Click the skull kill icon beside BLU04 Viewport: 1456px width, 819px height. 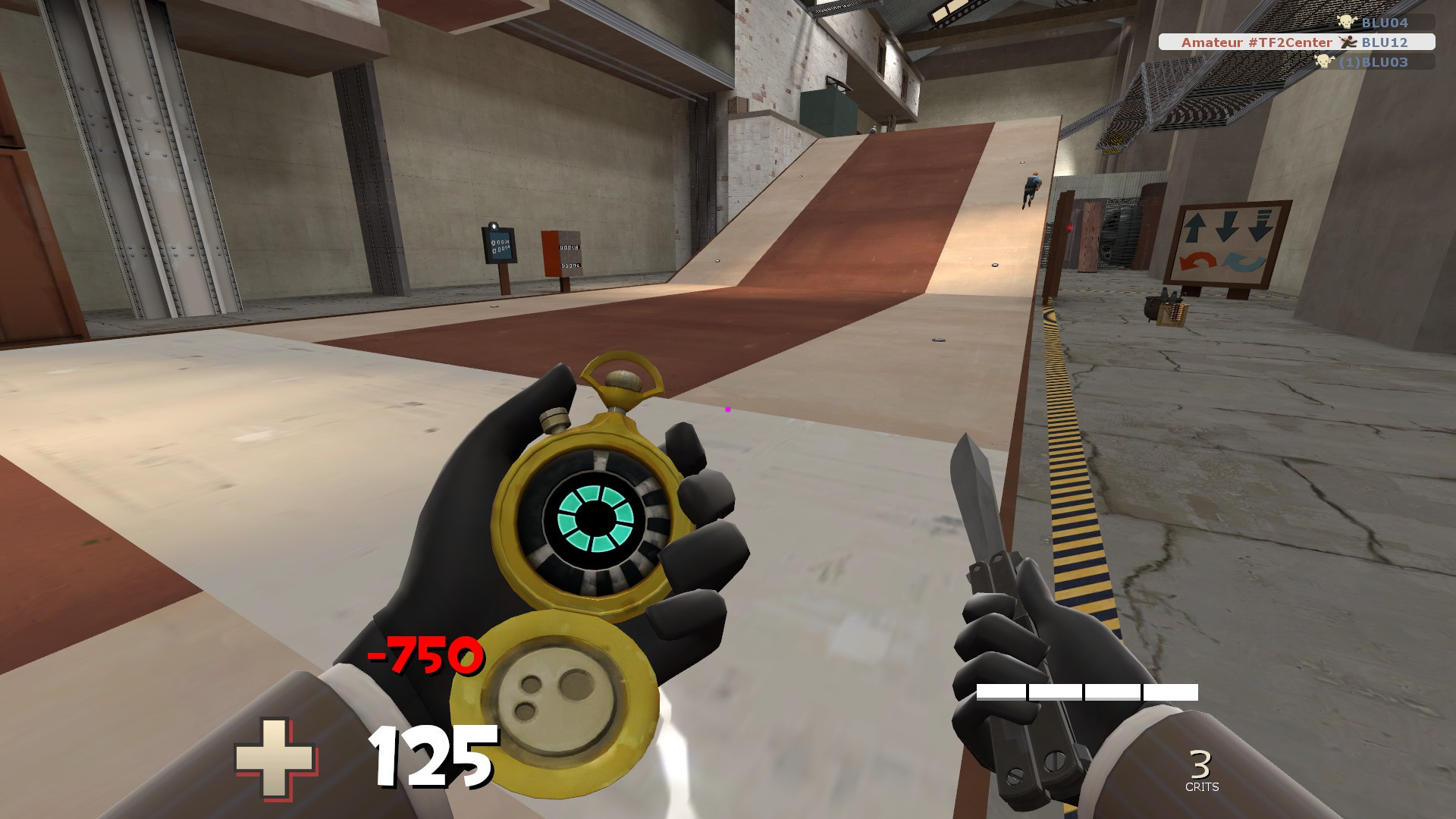pos(1347,23)
